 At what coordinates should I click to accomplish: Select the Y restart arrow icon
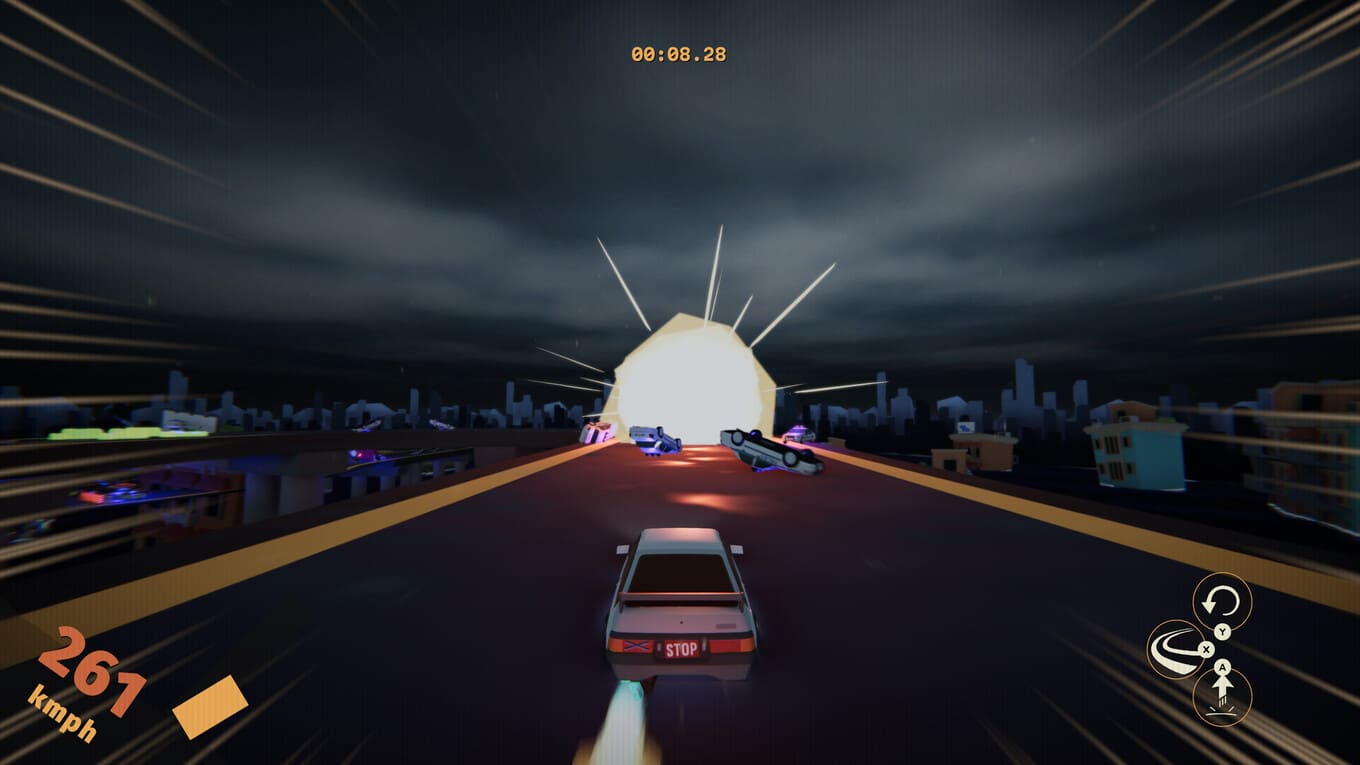pos(1222,600)
